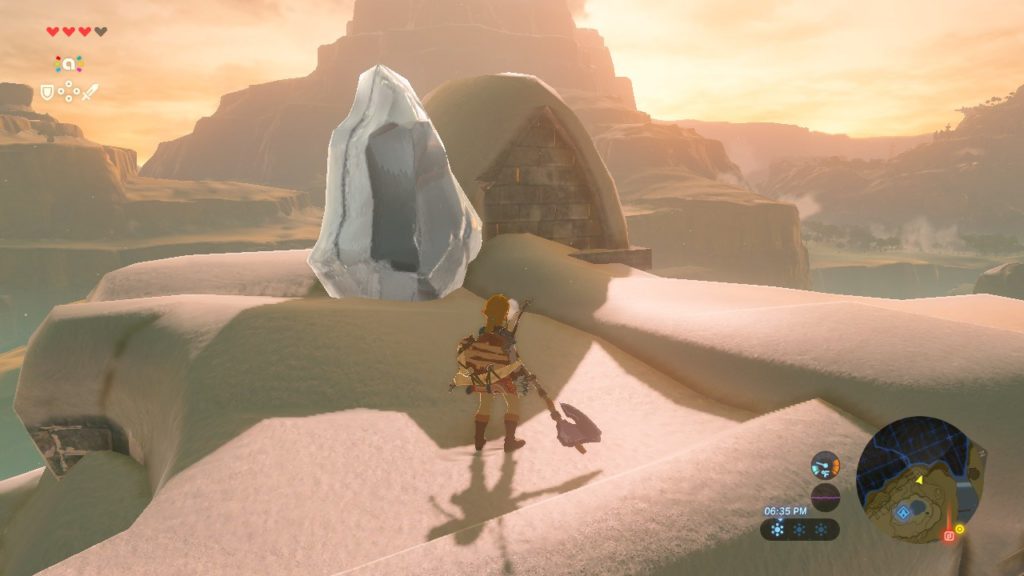Click the noise level meter
The image size is (1024, 576).
(825, 497)
